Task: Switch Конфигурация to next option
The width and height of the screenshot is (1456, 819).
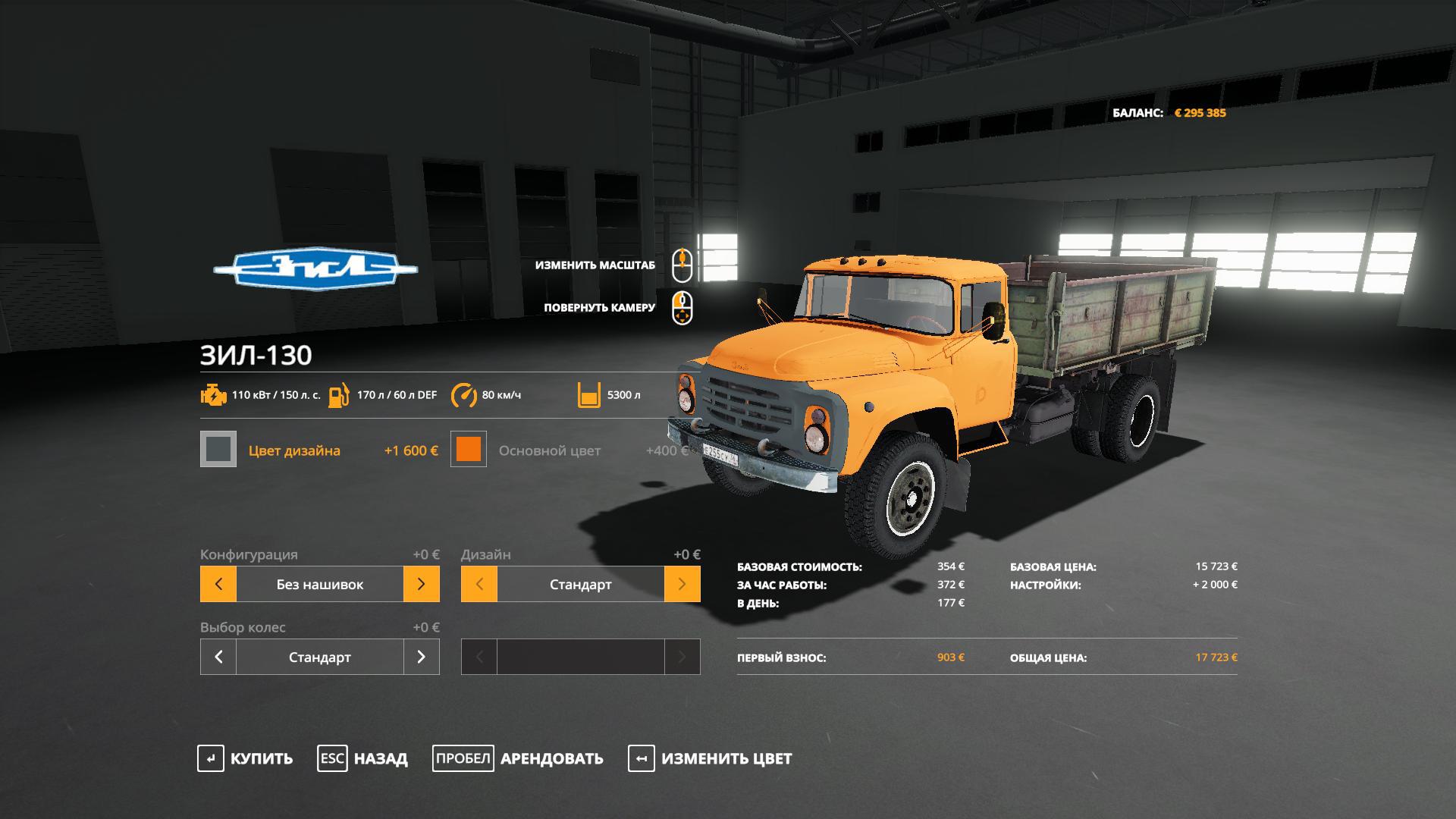Action: pyautogui.click(x=422, y=584)
